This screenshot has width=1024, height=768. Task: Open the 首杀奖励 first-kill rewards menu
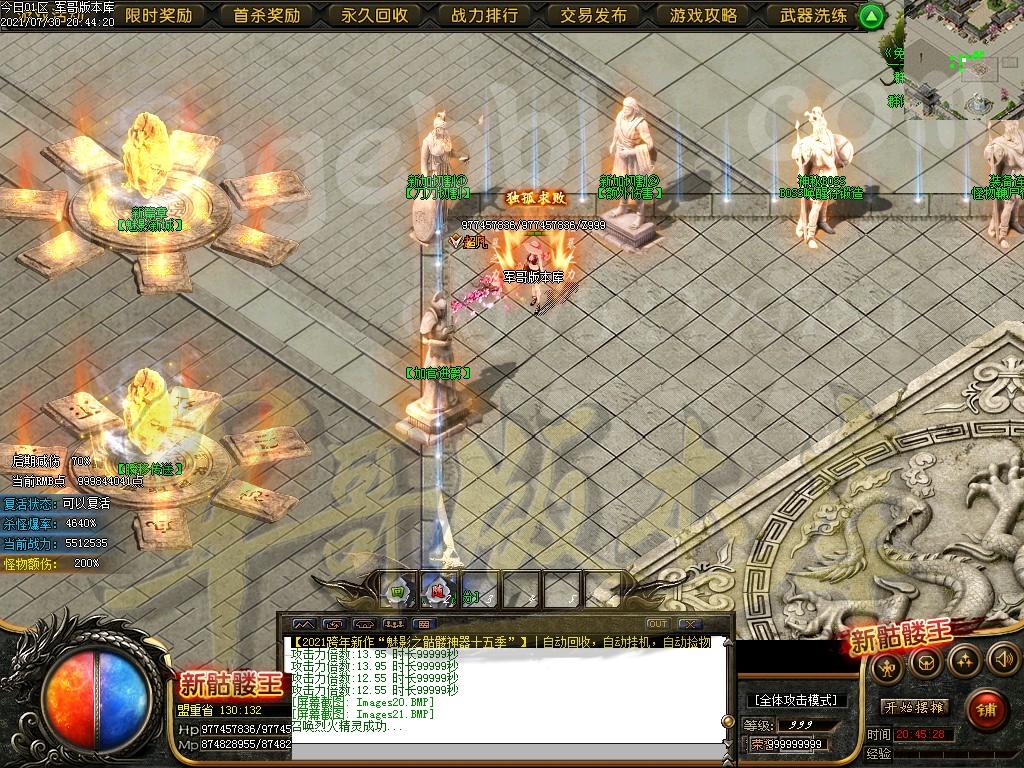(x=267, y=15)
